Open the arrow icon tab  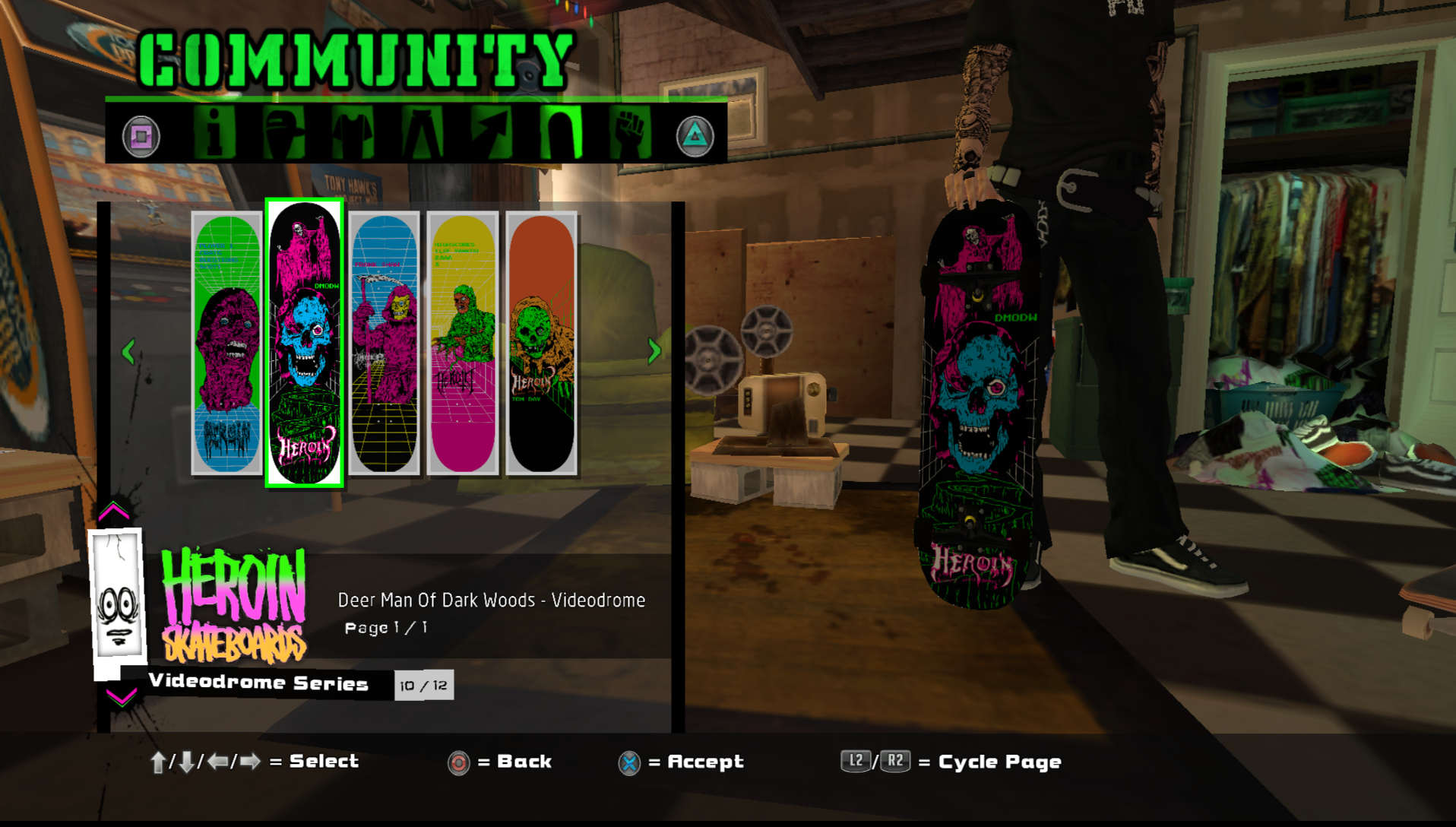491,134
